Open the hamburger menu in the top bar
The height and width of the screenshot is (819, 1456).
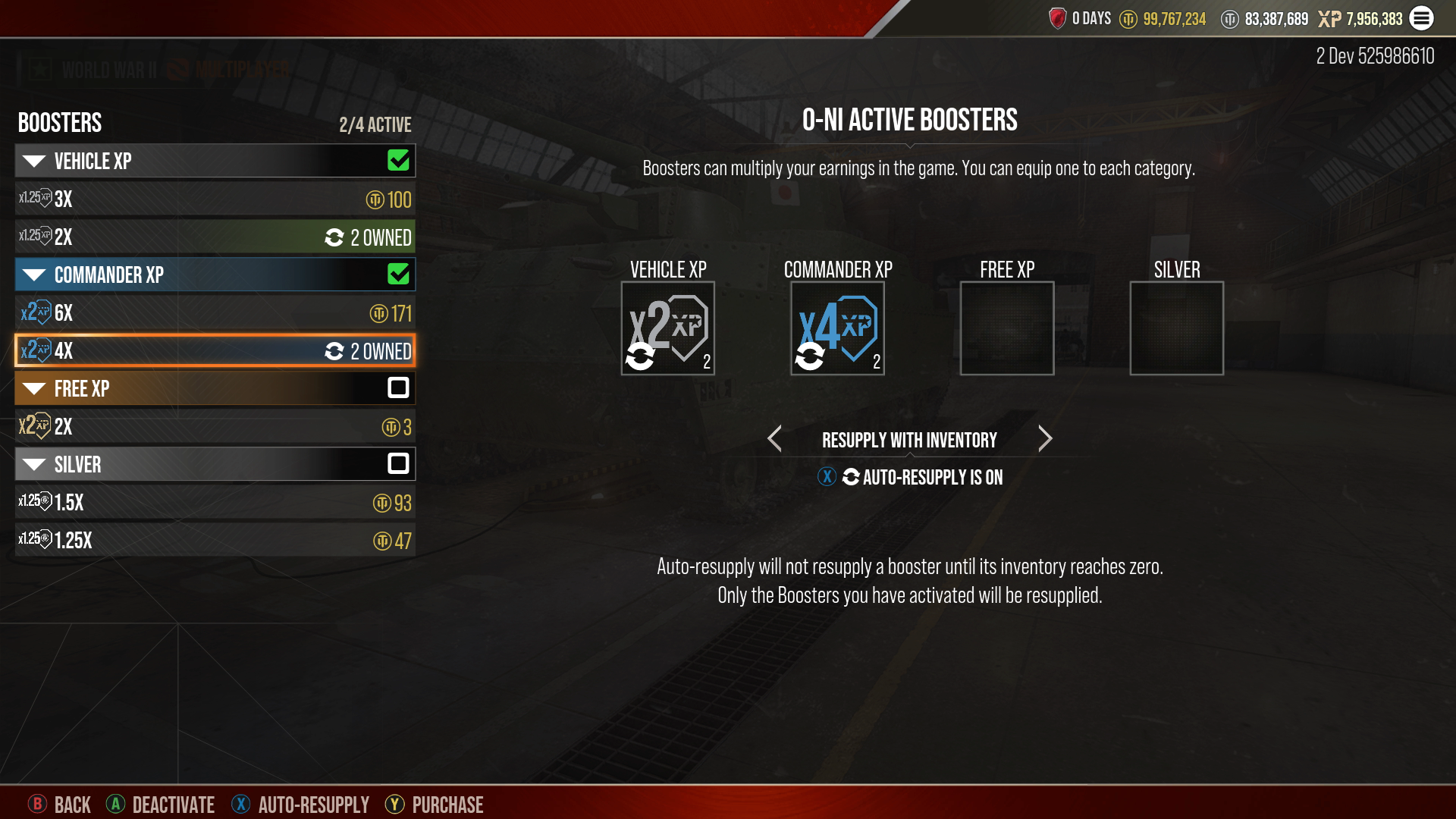(x=1422, y=18)
